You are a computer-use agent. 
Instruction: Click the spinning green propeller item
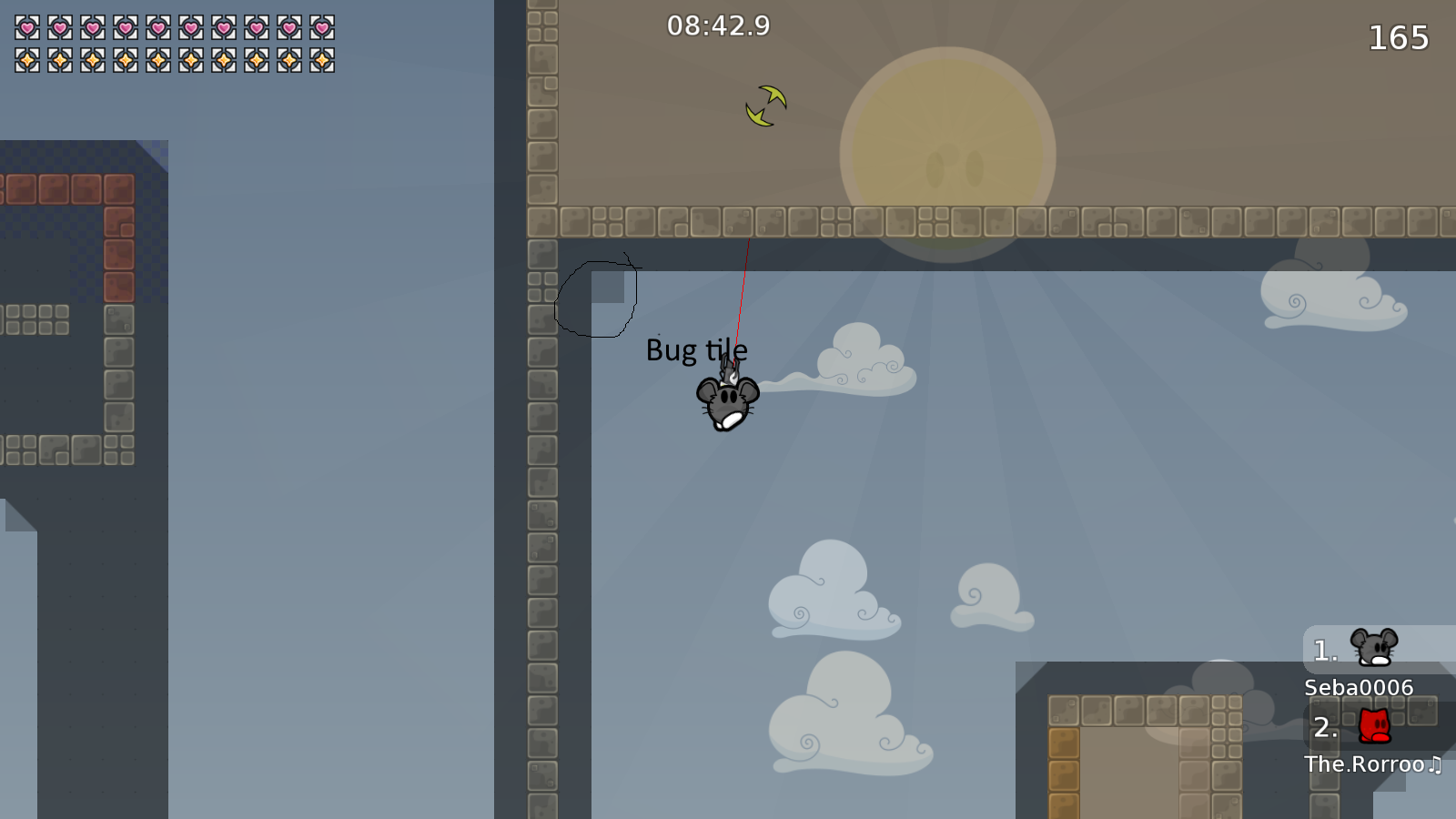coord(764,105)
